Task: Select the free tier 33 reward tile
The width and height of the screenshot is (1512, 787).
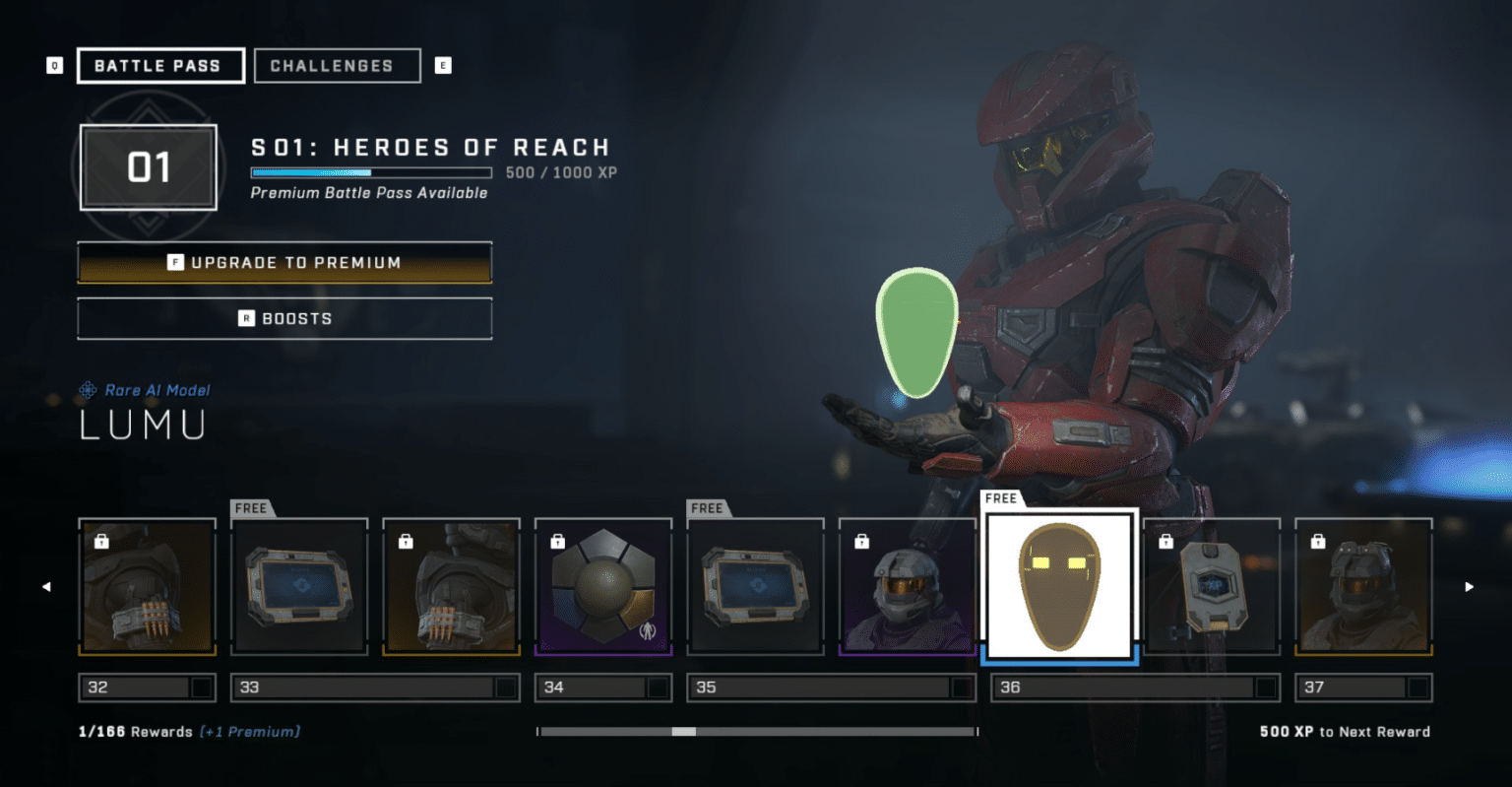Action: pos(299,586)
